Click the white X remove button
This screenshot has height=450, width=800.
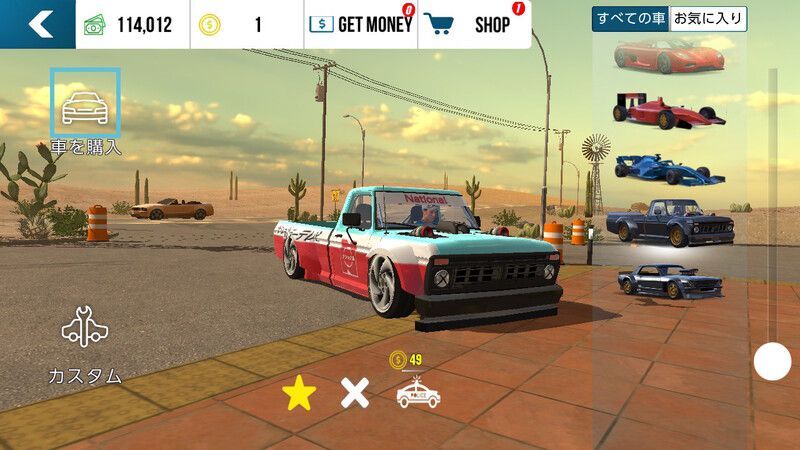coord(355,394)
